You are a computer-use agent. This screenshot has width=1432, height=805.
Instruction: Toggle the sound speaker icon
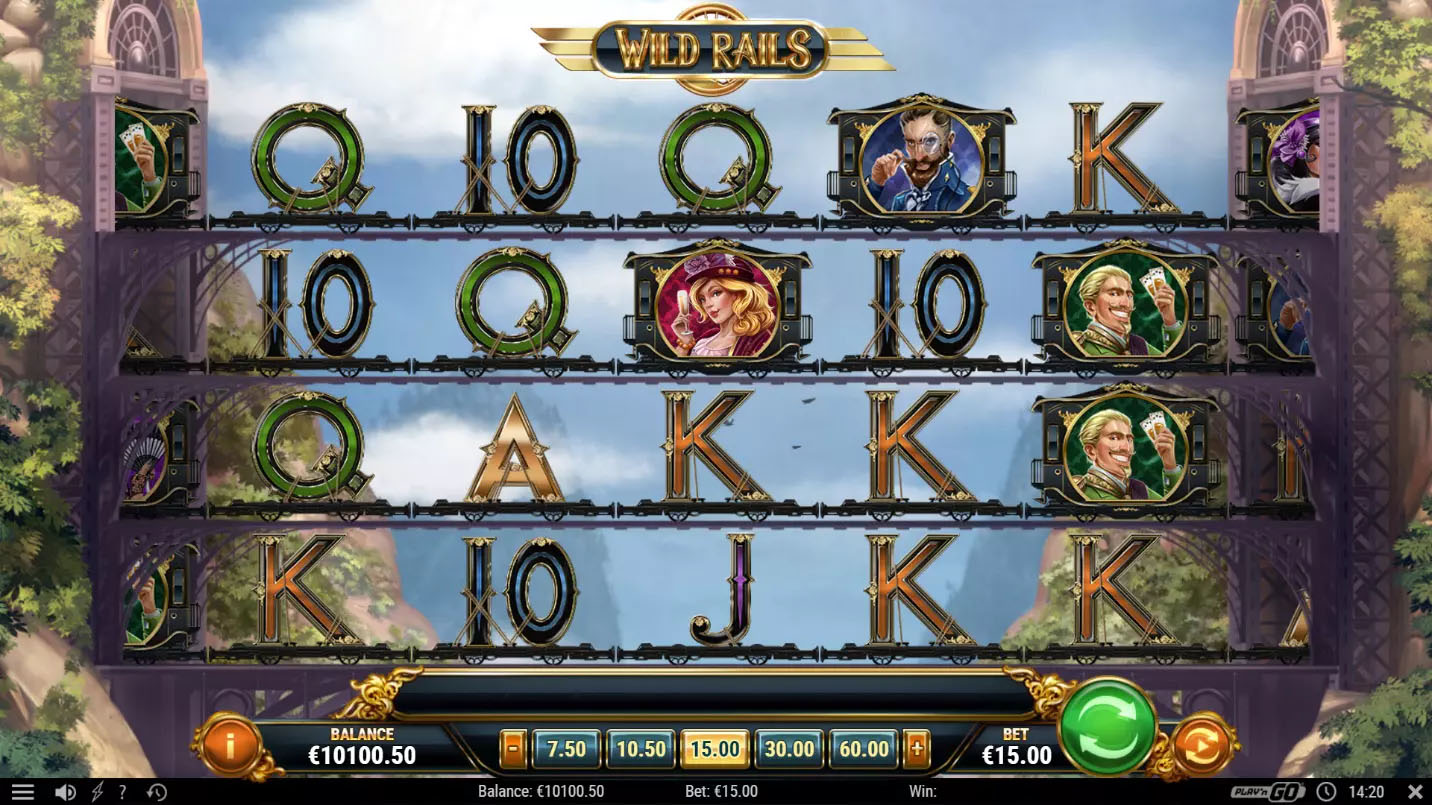point(65,793)
